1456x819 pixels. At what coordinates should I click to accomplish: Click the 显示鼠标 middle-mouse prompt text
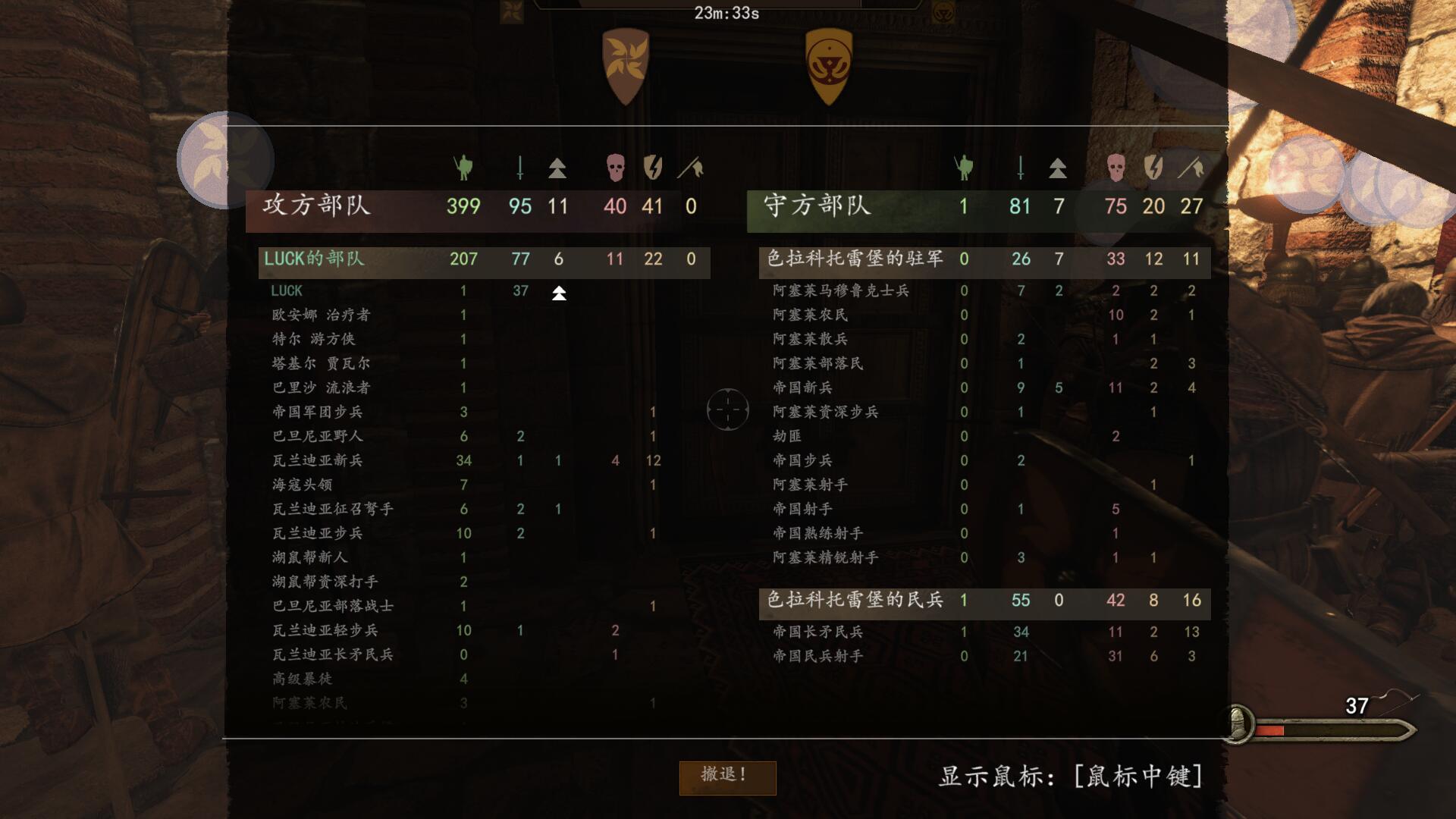1070,776
